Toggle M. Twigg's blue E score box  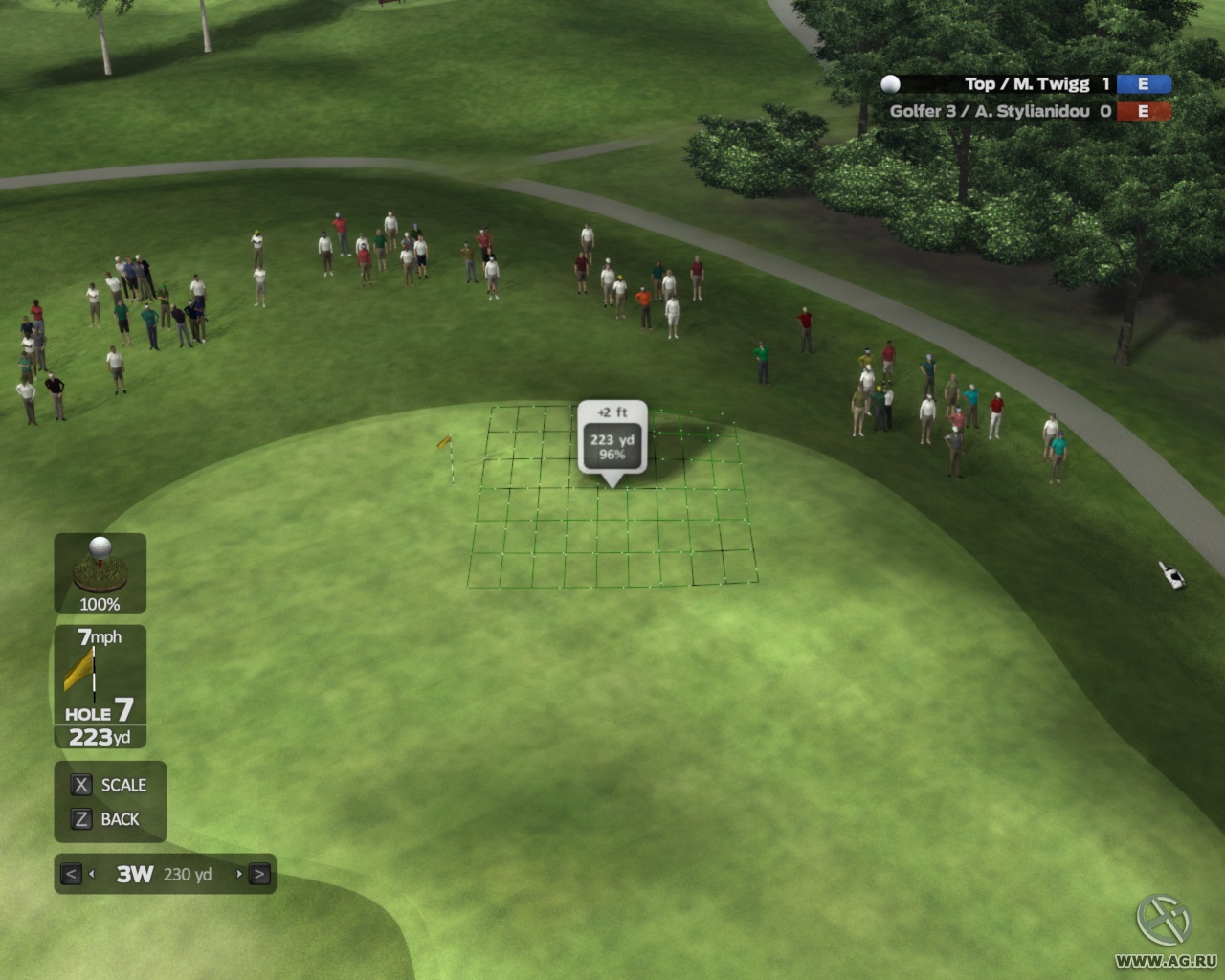[x=1142, y=83]
